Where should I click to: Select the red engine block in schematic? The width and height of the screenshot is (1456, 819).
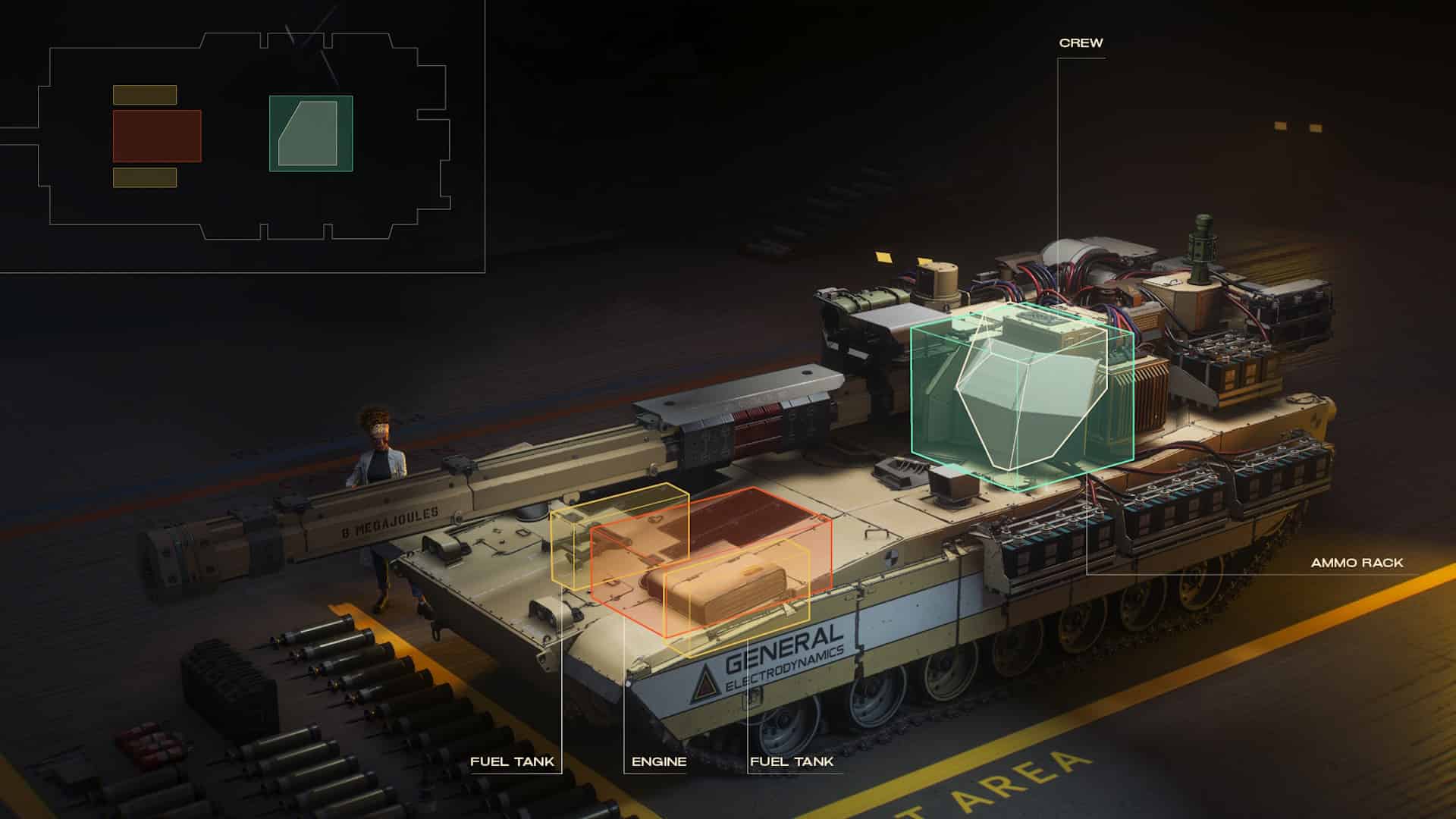(157, 136)
